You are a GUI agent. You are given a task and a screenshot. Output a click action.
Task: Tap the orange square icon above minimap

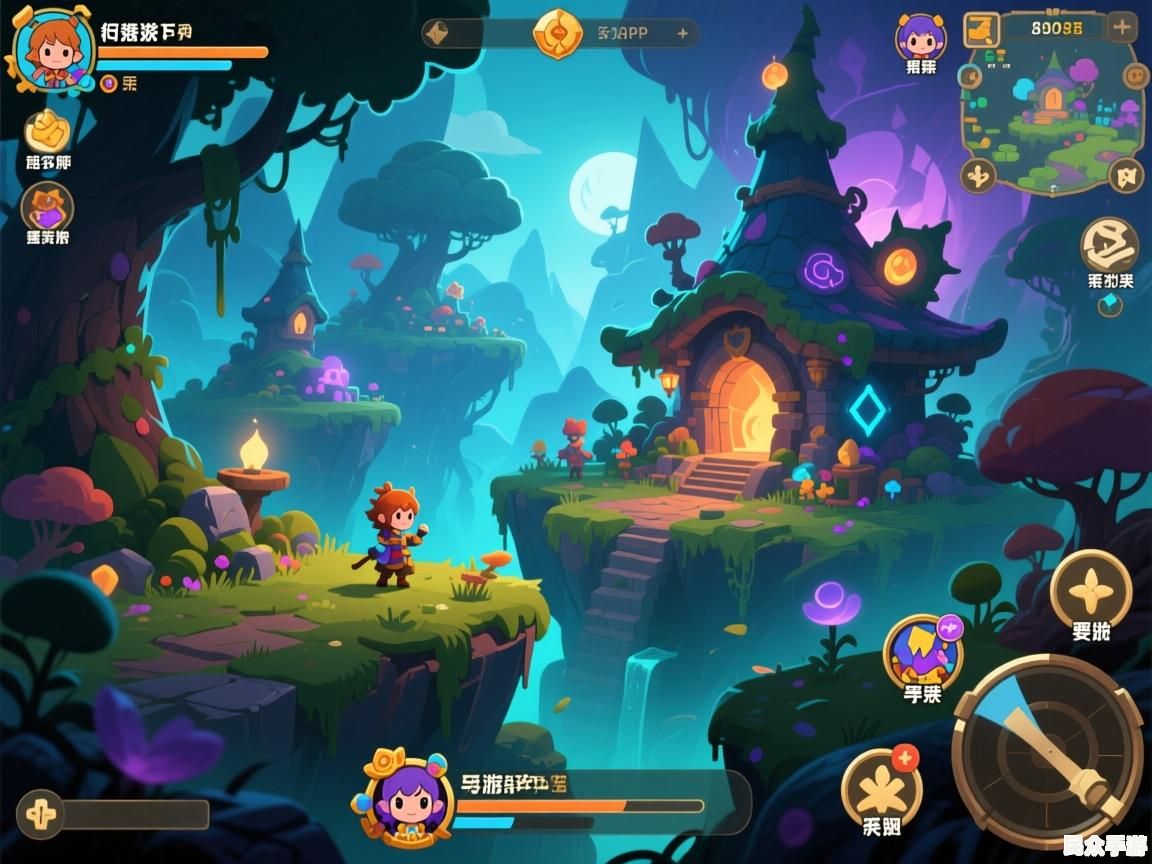coord(981,30)
